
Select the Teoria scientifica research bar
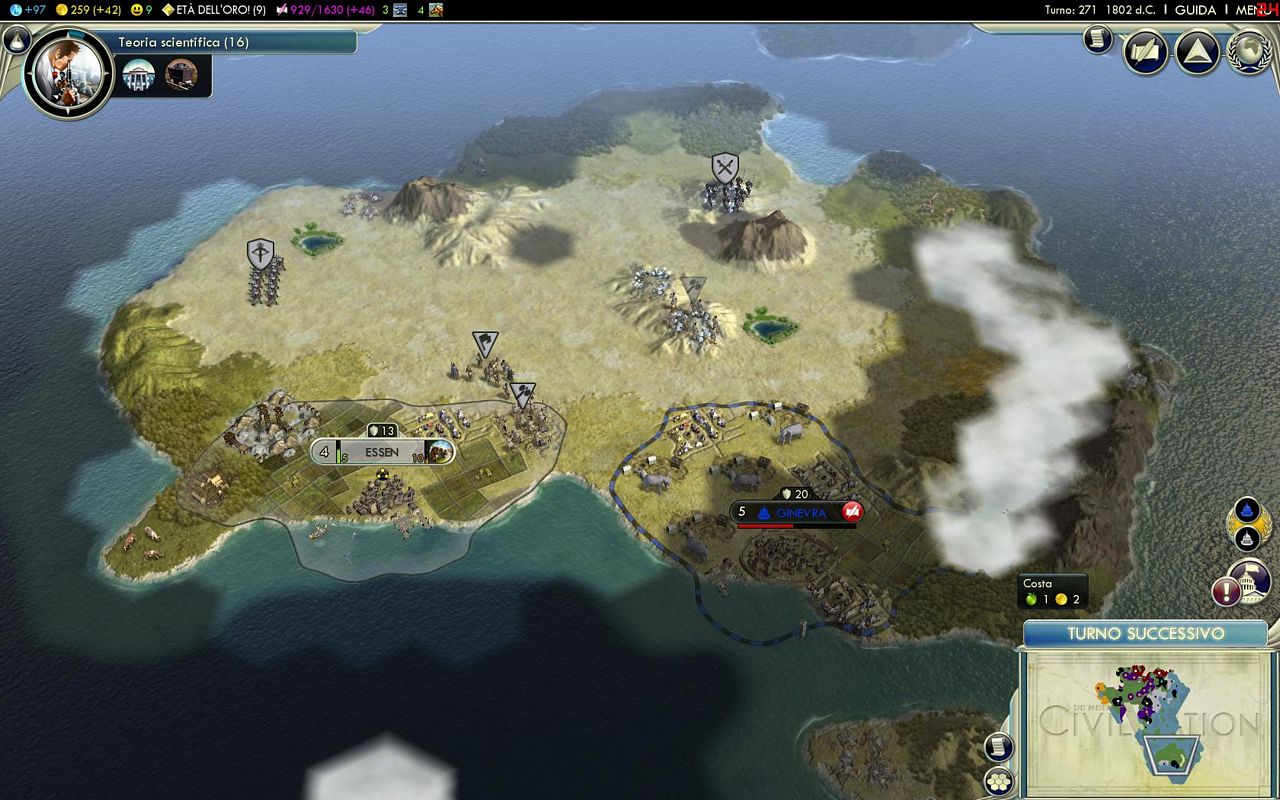(x=235, y=42)
